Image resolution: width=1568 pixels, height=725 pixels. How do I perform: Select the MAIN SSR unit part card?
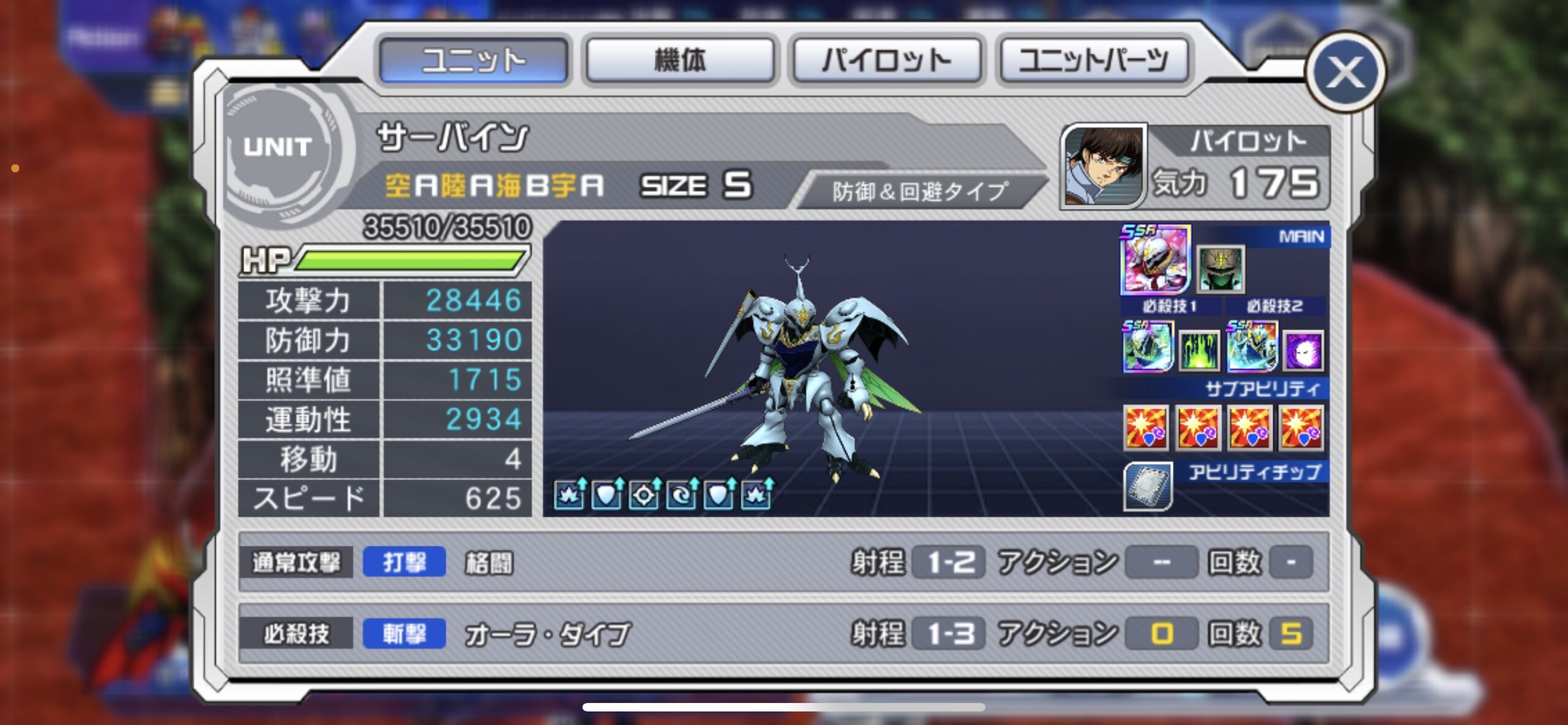click(x=1155, y=260)
